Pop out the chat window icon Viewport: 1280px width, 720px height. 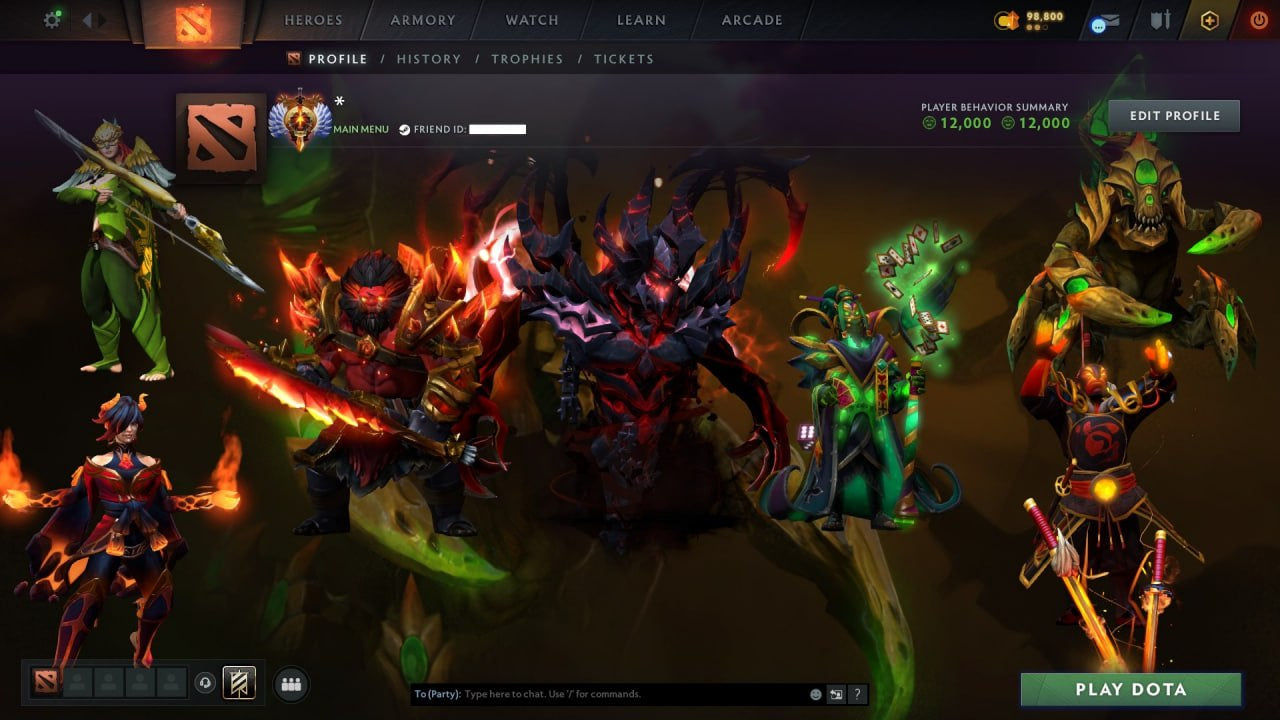click(837, 694)
